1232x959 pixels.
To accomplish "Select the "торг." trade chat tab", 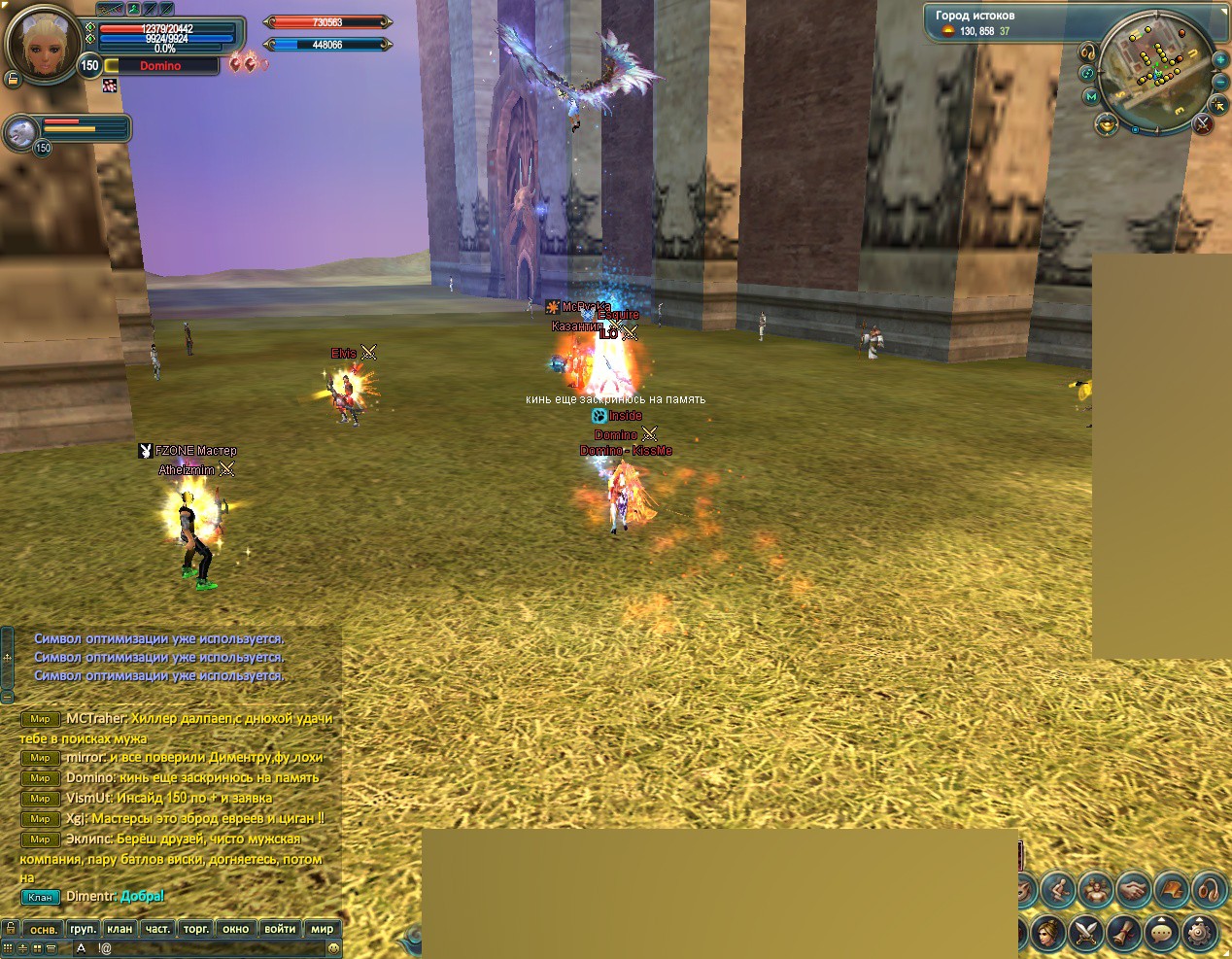I will click(196, 929).
